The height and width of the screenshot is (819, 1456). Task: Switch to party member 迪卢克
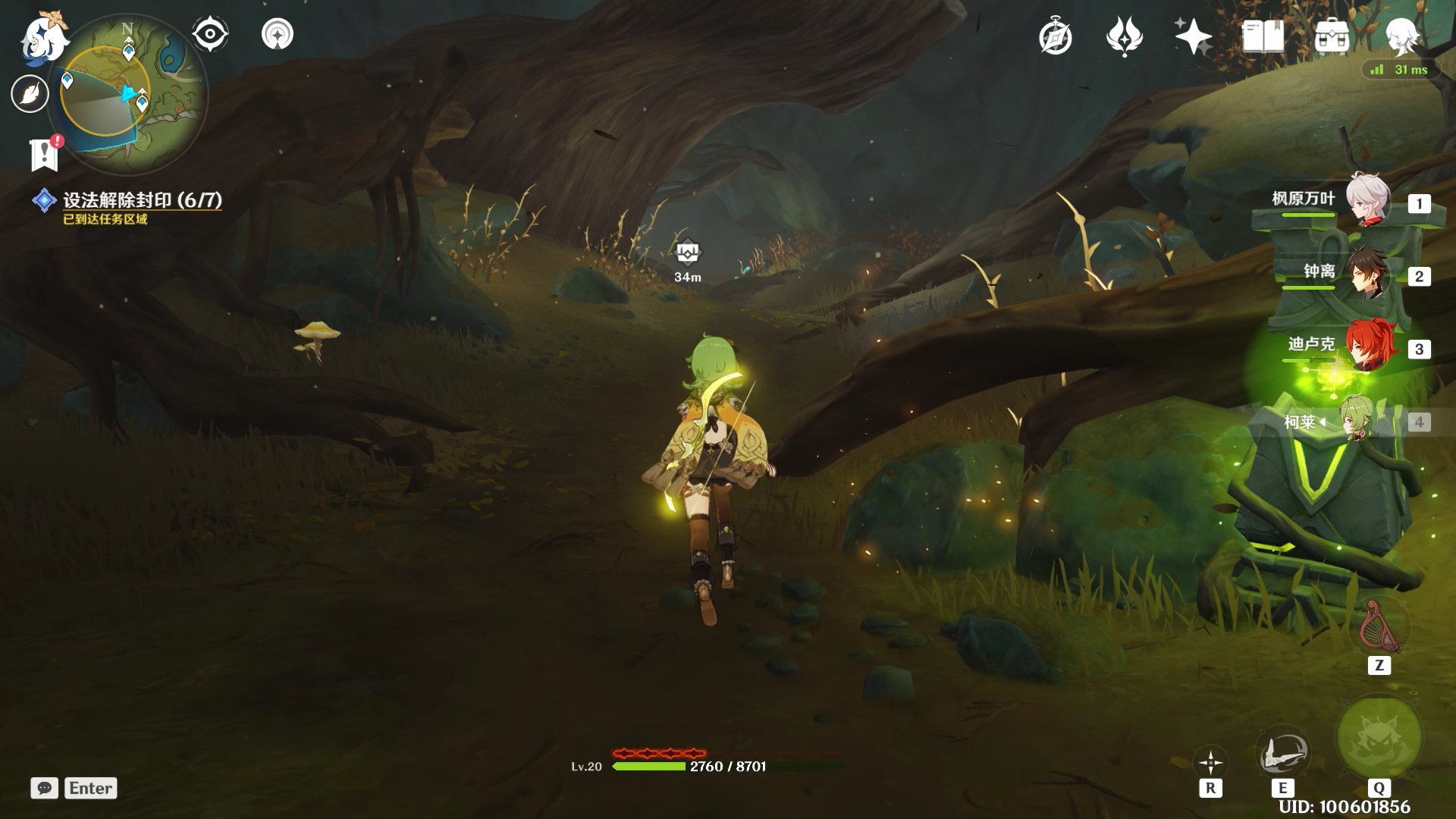click(x=1367, y=345)
